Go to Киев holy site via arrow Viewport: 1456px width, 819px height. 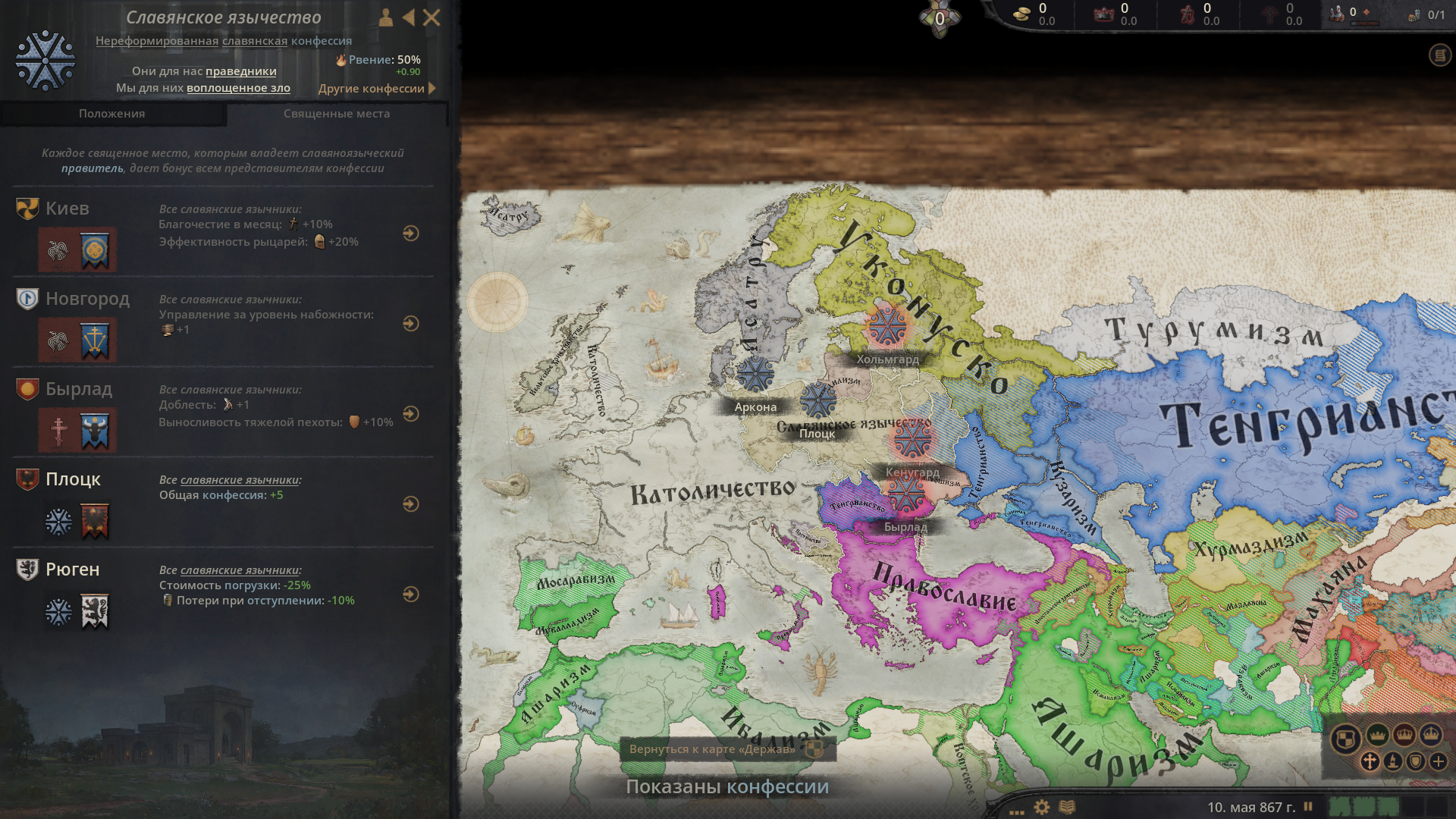click(x=411, y=234)
